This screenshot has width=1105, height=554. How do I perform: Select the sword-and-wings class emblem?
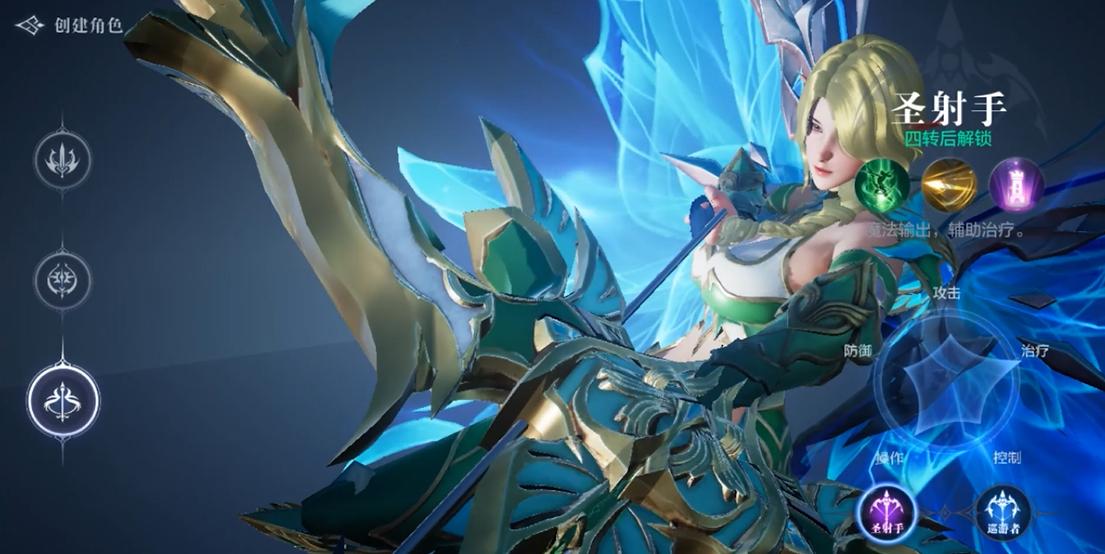tap(63, 159)
